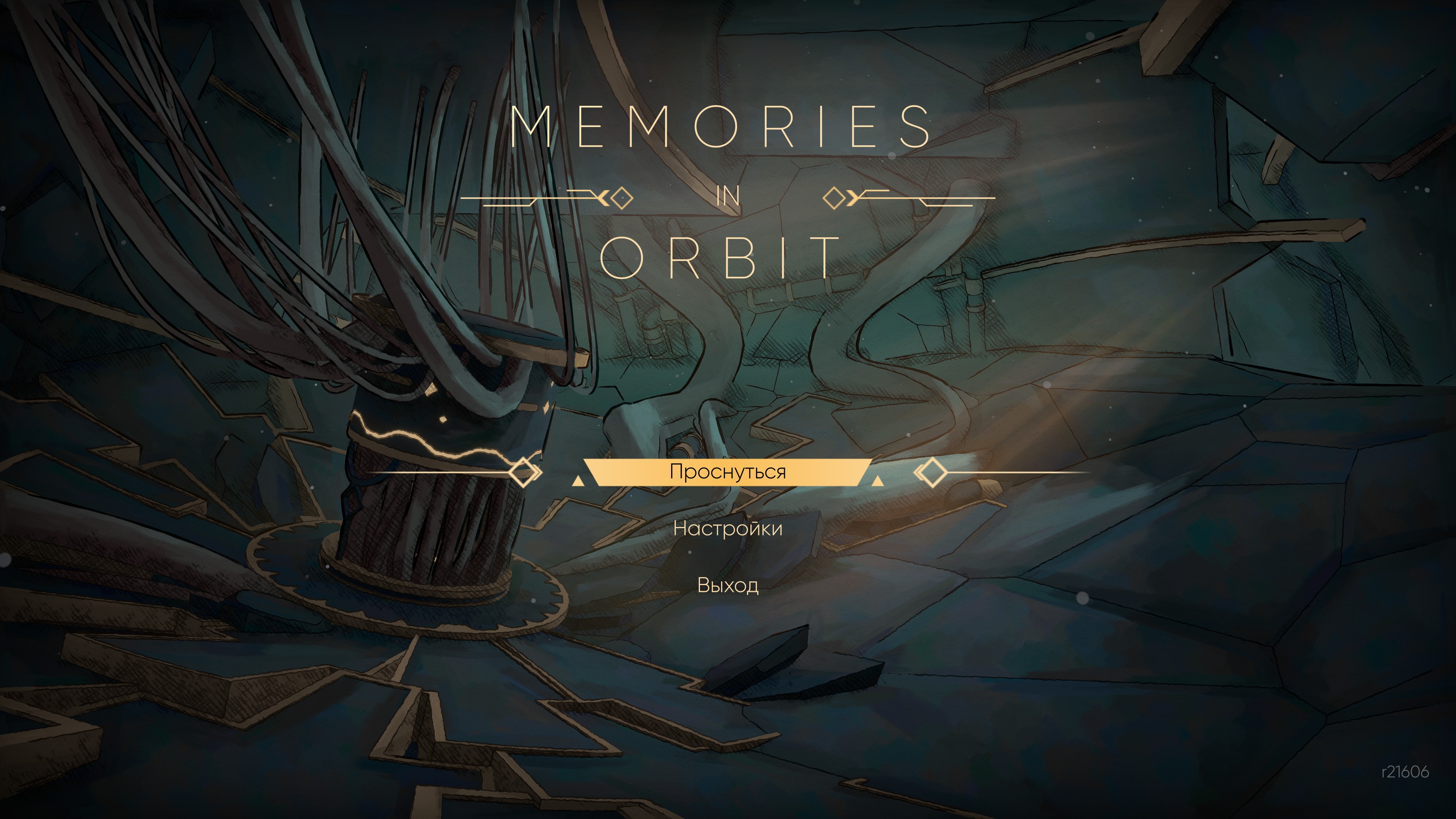Open the Настройки settings menu

click(x=728, y=529)
